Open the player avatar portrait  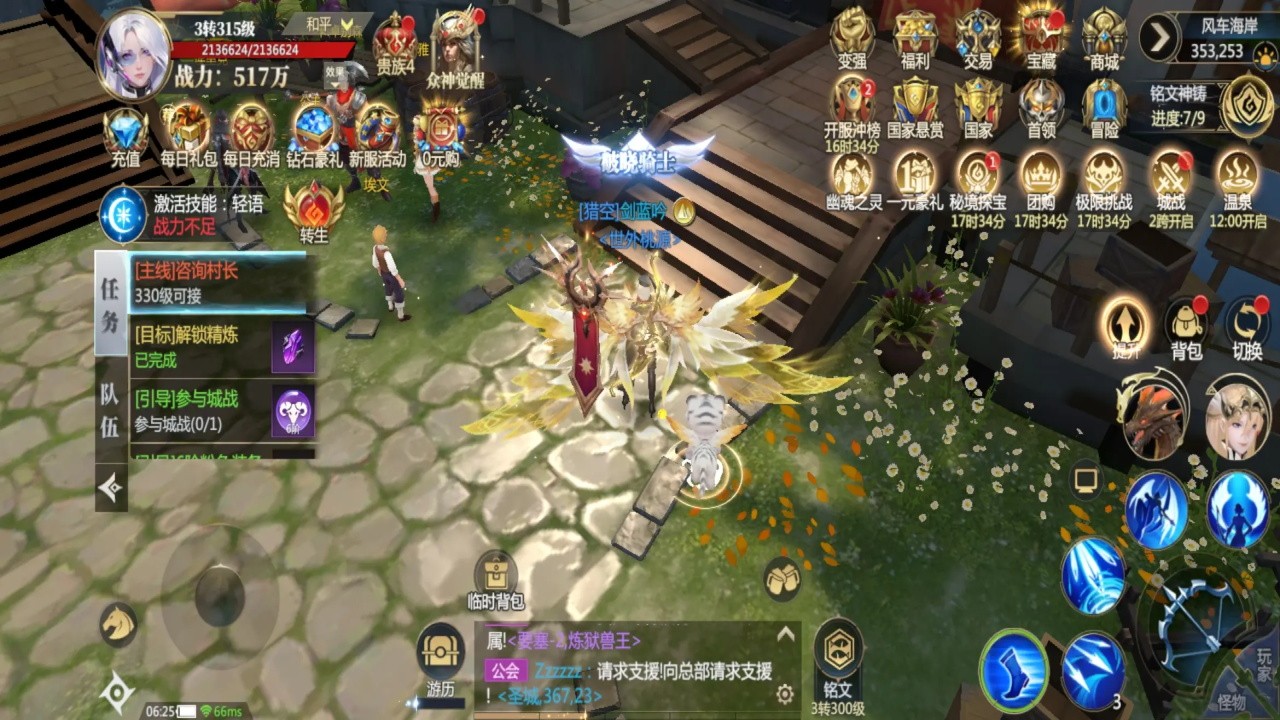point(133,54)
